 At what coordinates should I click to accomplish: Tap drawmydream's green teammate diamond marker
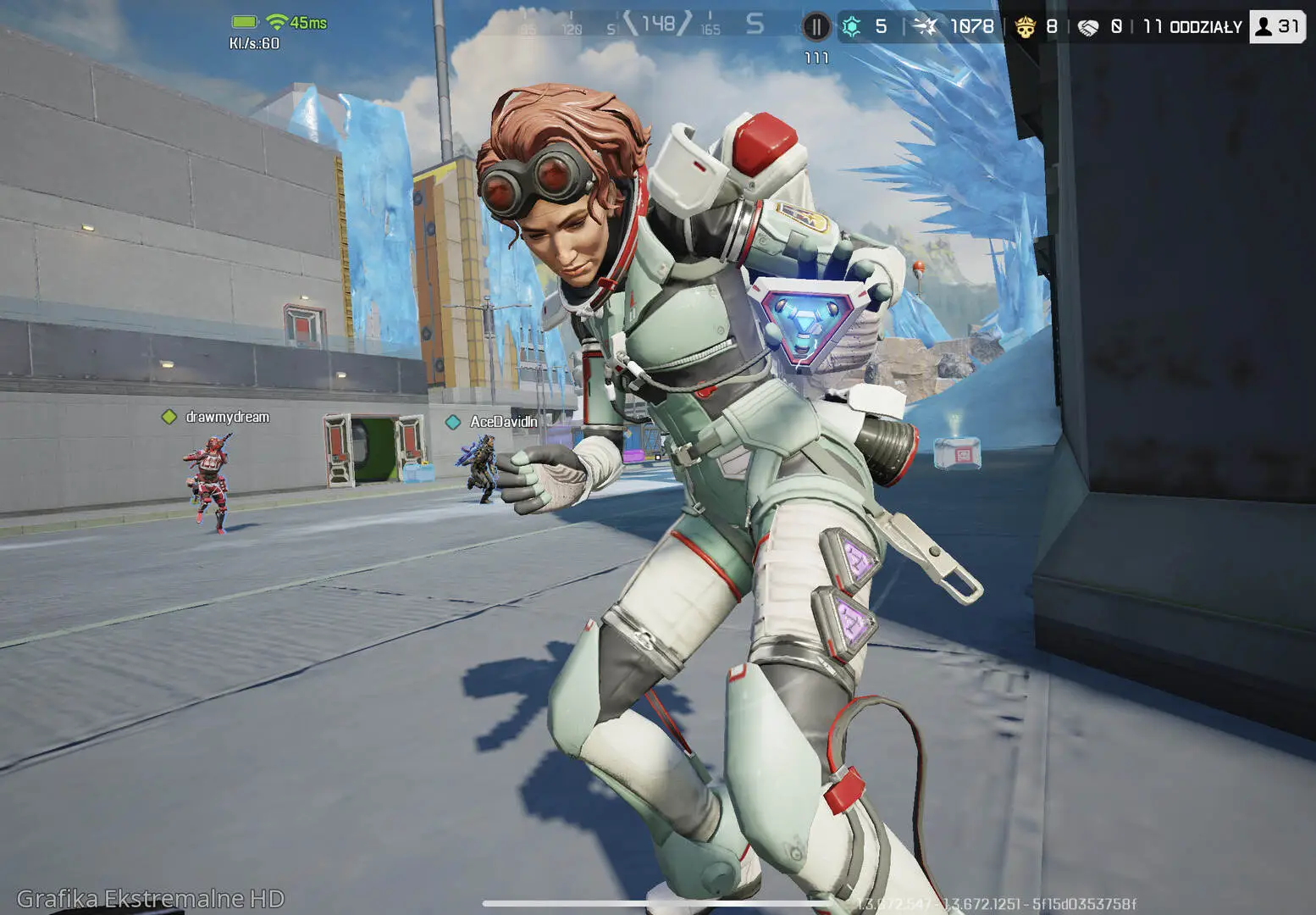[168, 417]
